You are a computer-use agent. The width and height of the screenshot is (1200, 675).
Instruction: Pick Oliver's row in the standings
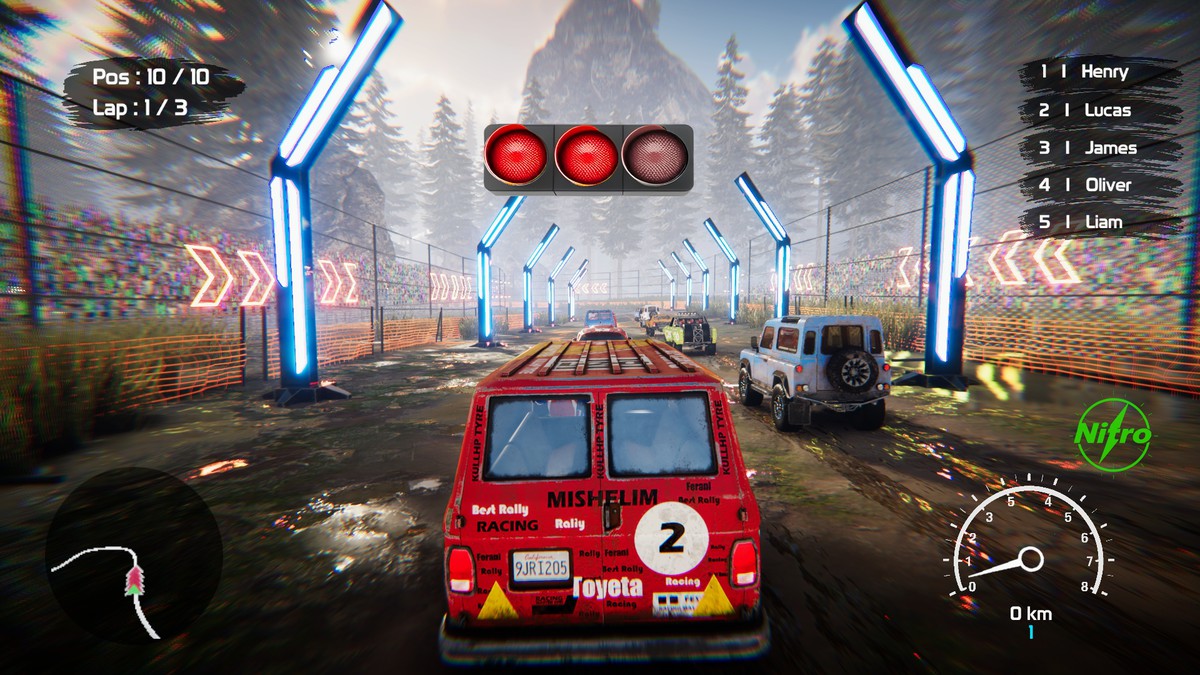(x=1096, y=185)
